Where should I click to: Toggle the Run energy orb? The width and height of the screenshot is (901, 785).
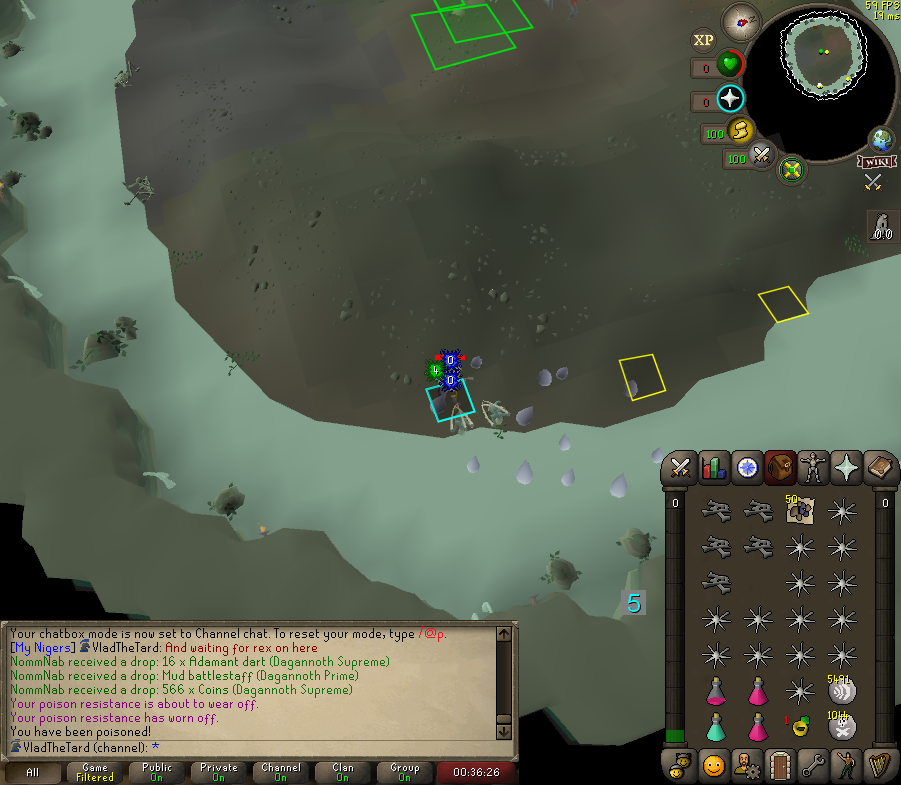tap(740, 131)
